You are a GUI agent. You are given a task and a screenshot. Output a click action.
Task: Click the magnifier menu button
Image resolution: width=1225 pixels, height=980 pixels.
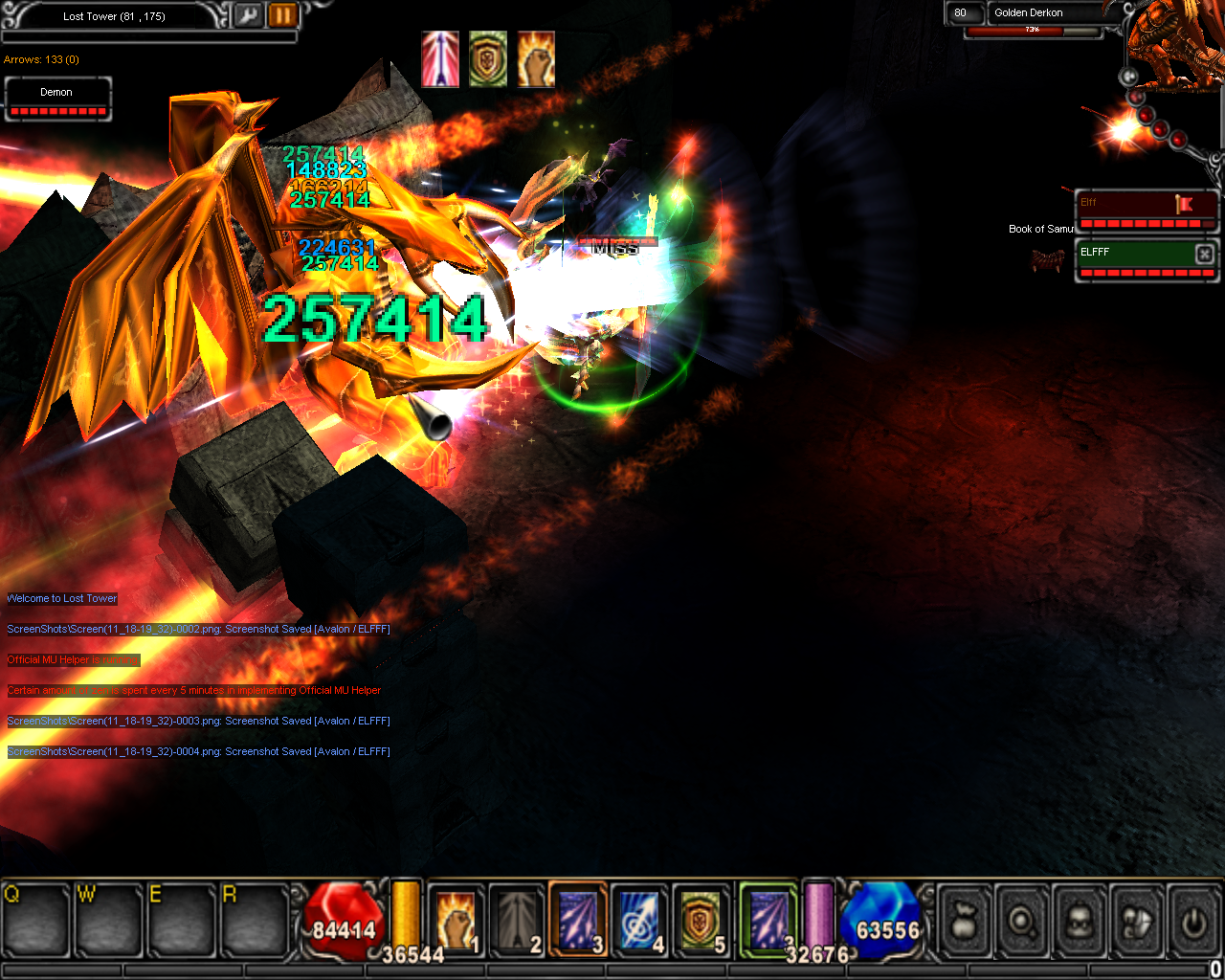pos(1022,923)
